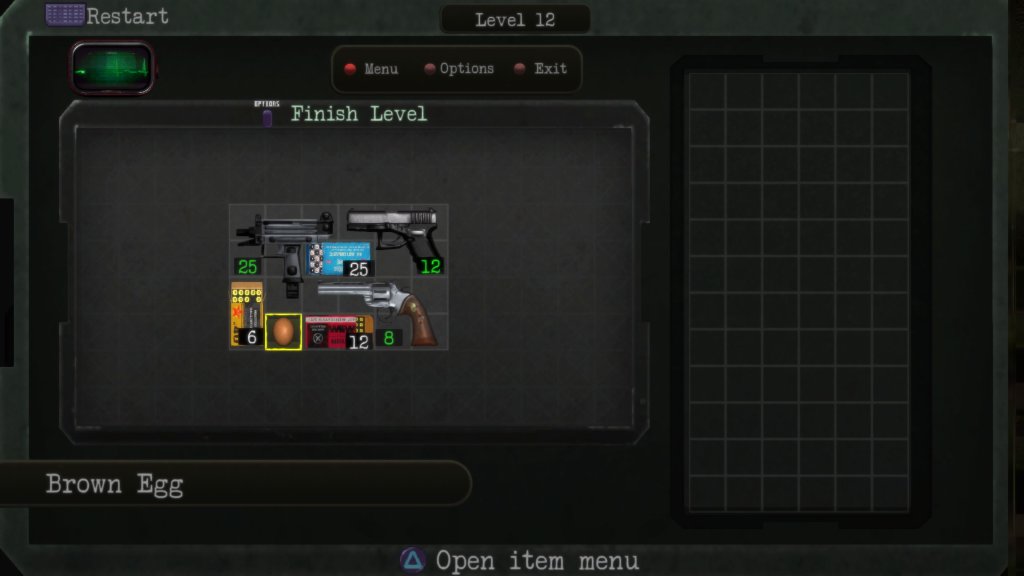Choose Exit in the top bar
This screenshot has height=576, width=1024.
coord(541,69)
